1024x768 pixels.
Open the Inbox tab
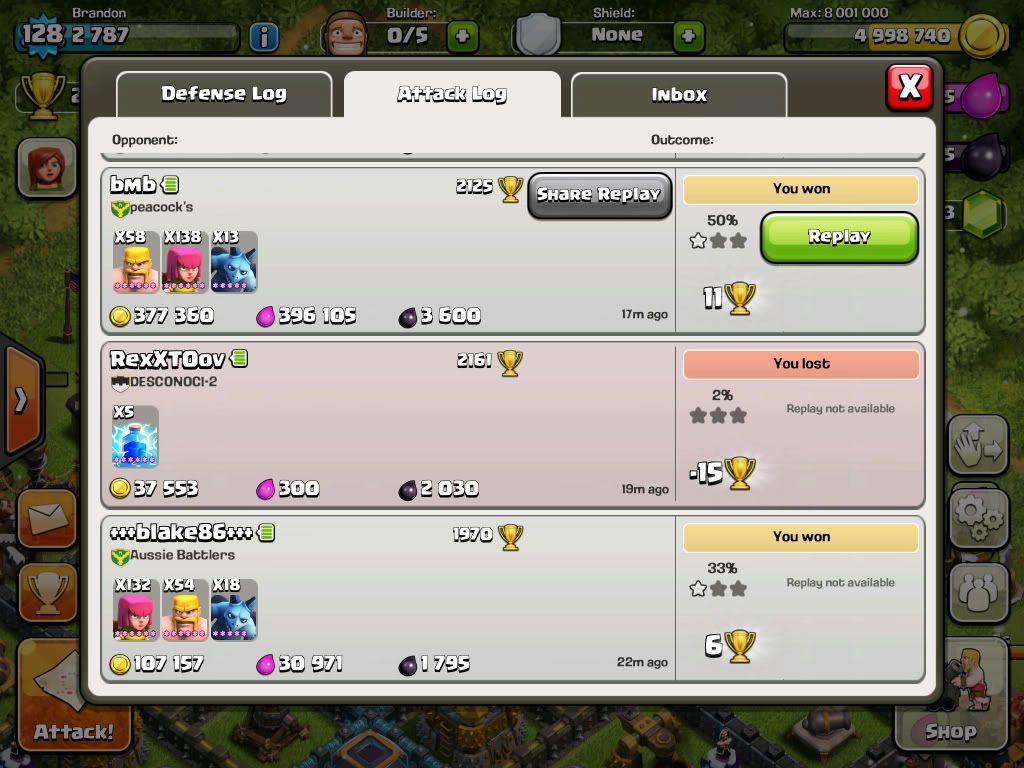click(x=679, y=95)
